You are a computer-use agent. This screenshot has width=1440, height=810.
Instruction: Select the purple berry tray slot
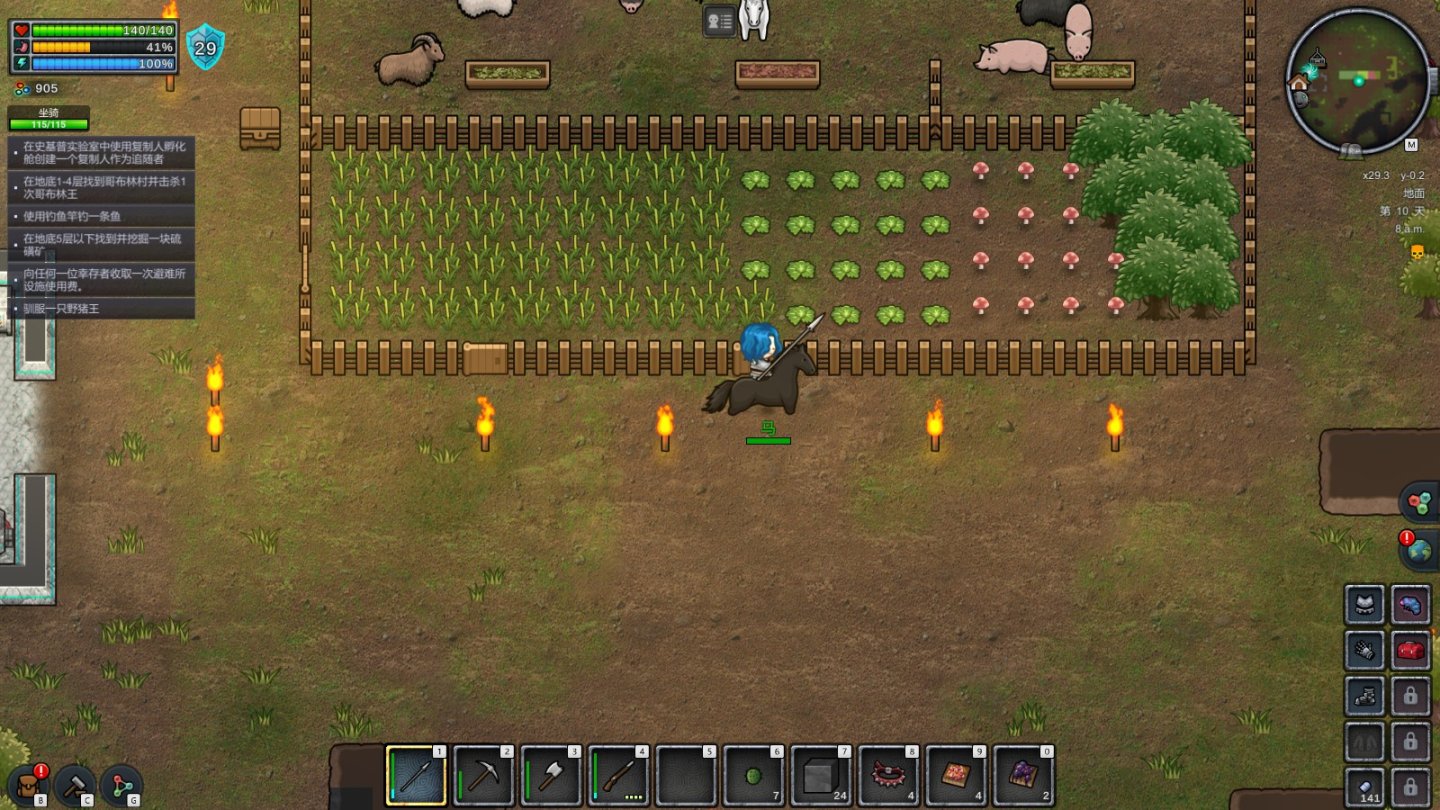click(x=1024, y=776)
